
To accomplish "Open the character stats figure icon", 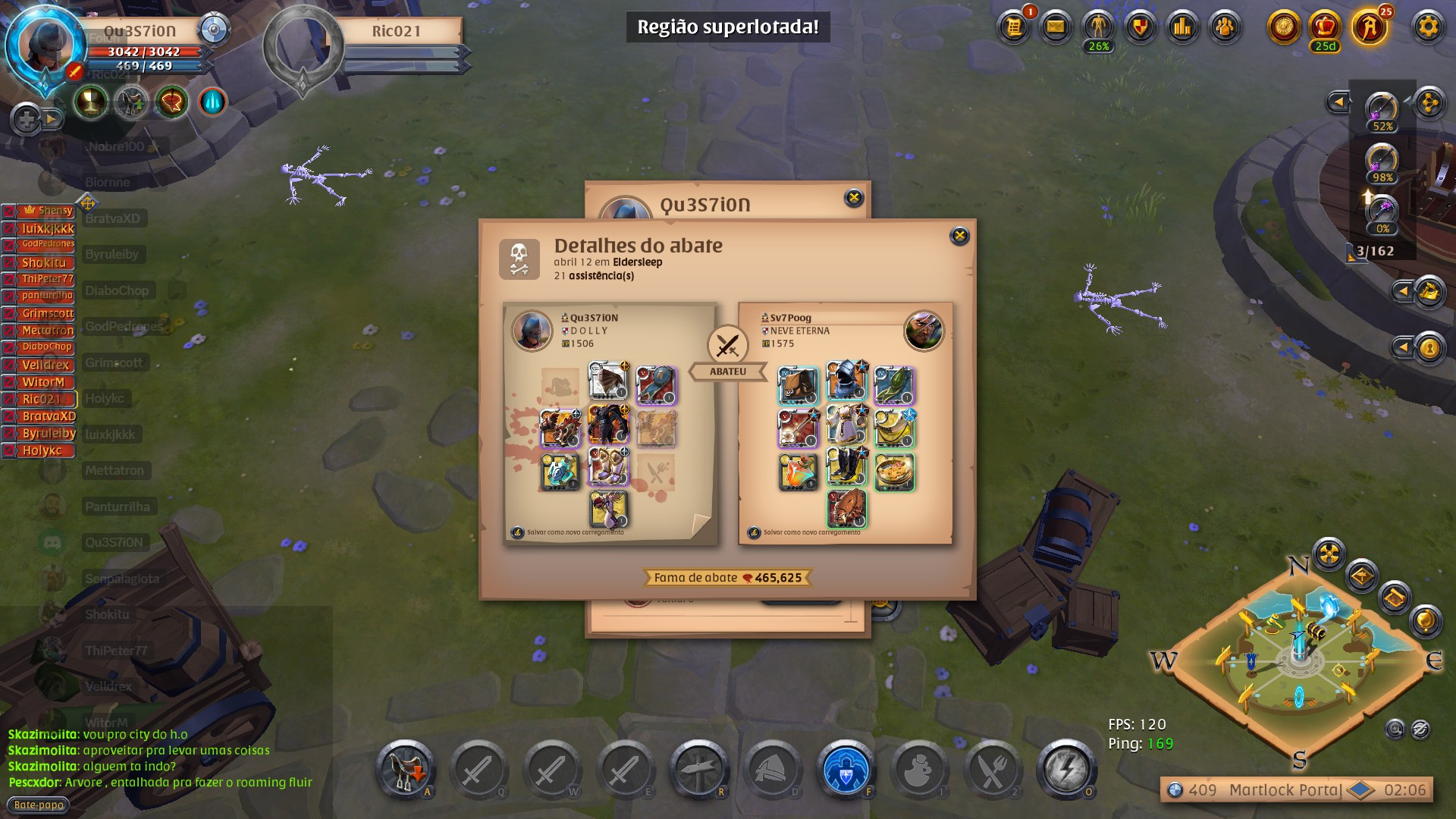I will tap(1098, 27).
